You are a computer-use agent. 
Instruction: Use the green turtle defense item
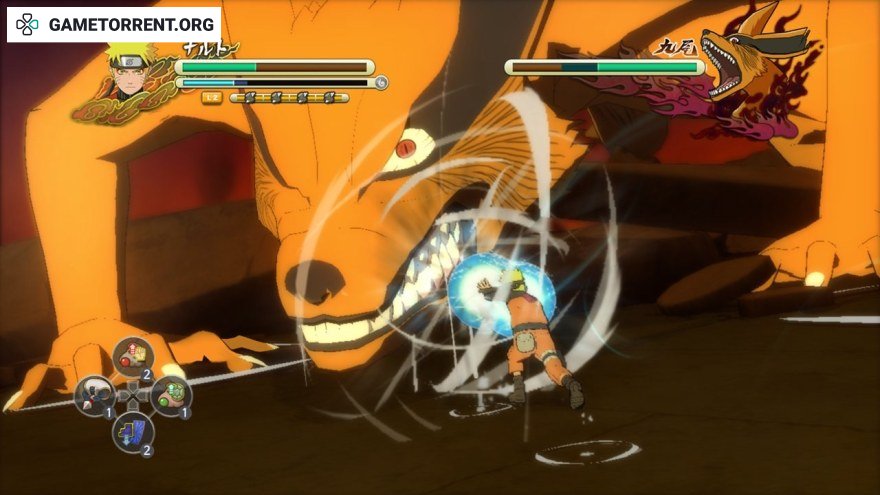pos(171,395)
